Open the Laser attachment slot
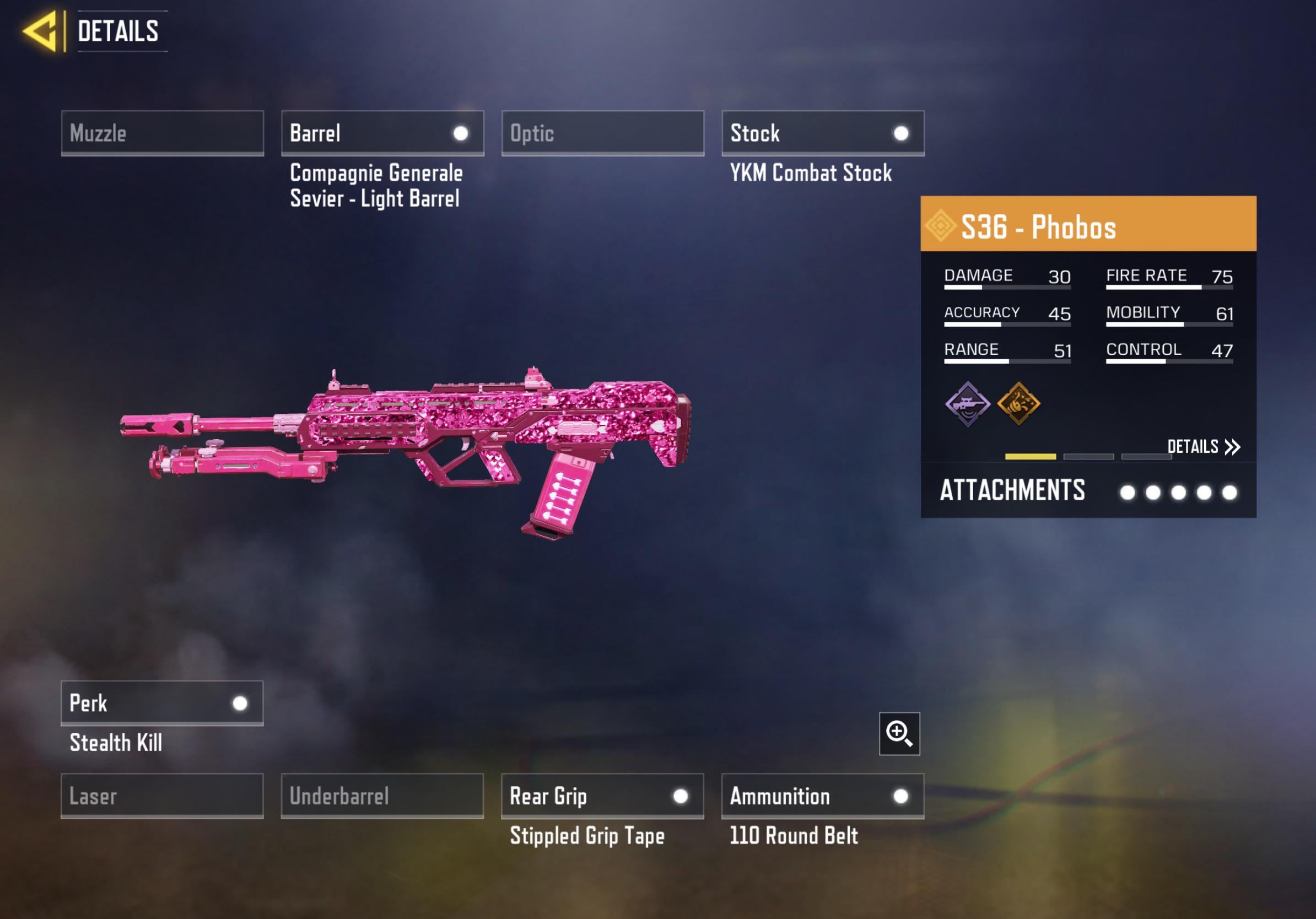The width and height of the screenshot is (1316, 919). point(162,796)
